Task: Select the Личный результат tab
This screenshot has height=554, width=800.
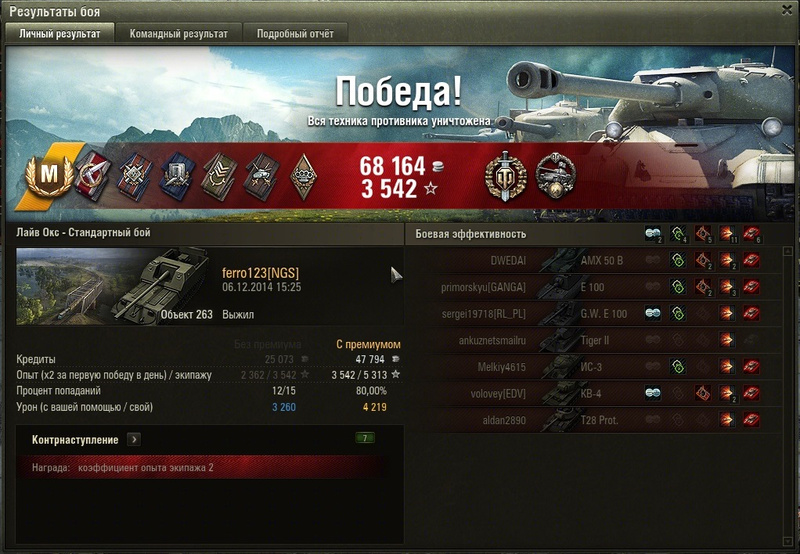Action: [59, 34]
